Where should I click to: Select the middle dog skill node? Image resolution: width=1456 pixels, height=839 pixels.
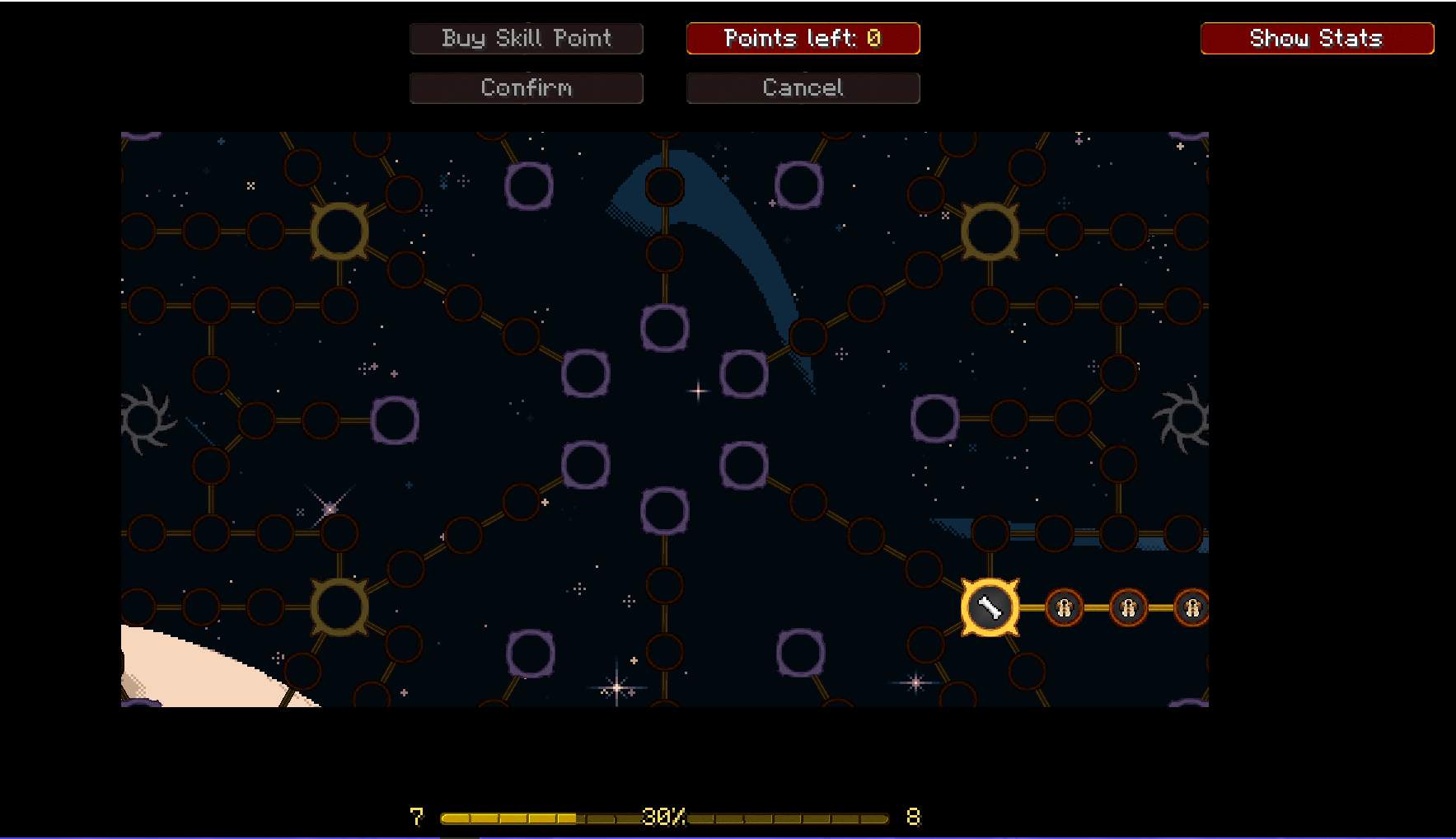[1127, 608]
